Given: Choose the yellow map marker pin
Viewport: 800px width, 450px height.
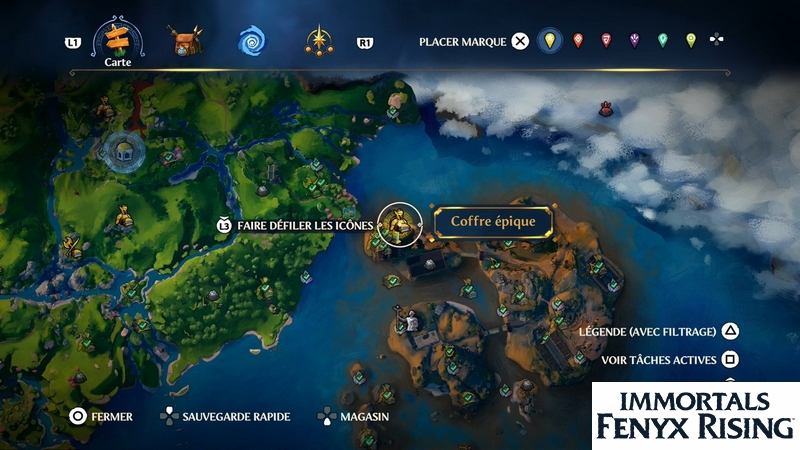Looking at the screenshot, I should (547, 41).
